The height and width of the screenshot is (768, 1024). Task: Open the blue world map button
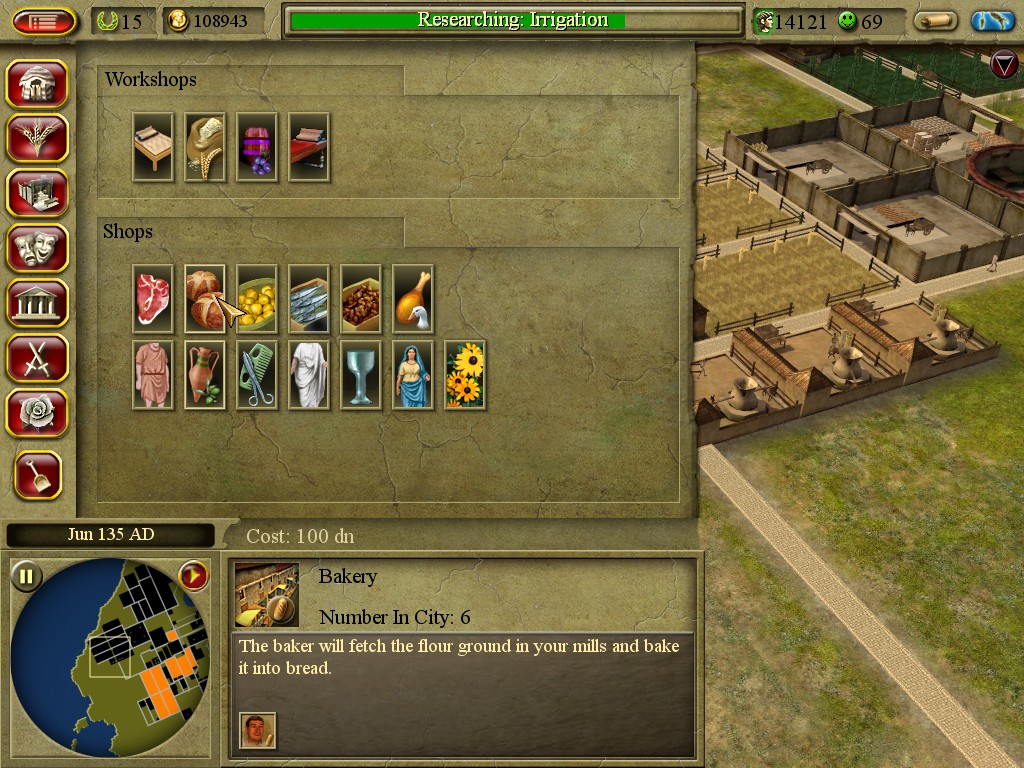pos(993,21)
